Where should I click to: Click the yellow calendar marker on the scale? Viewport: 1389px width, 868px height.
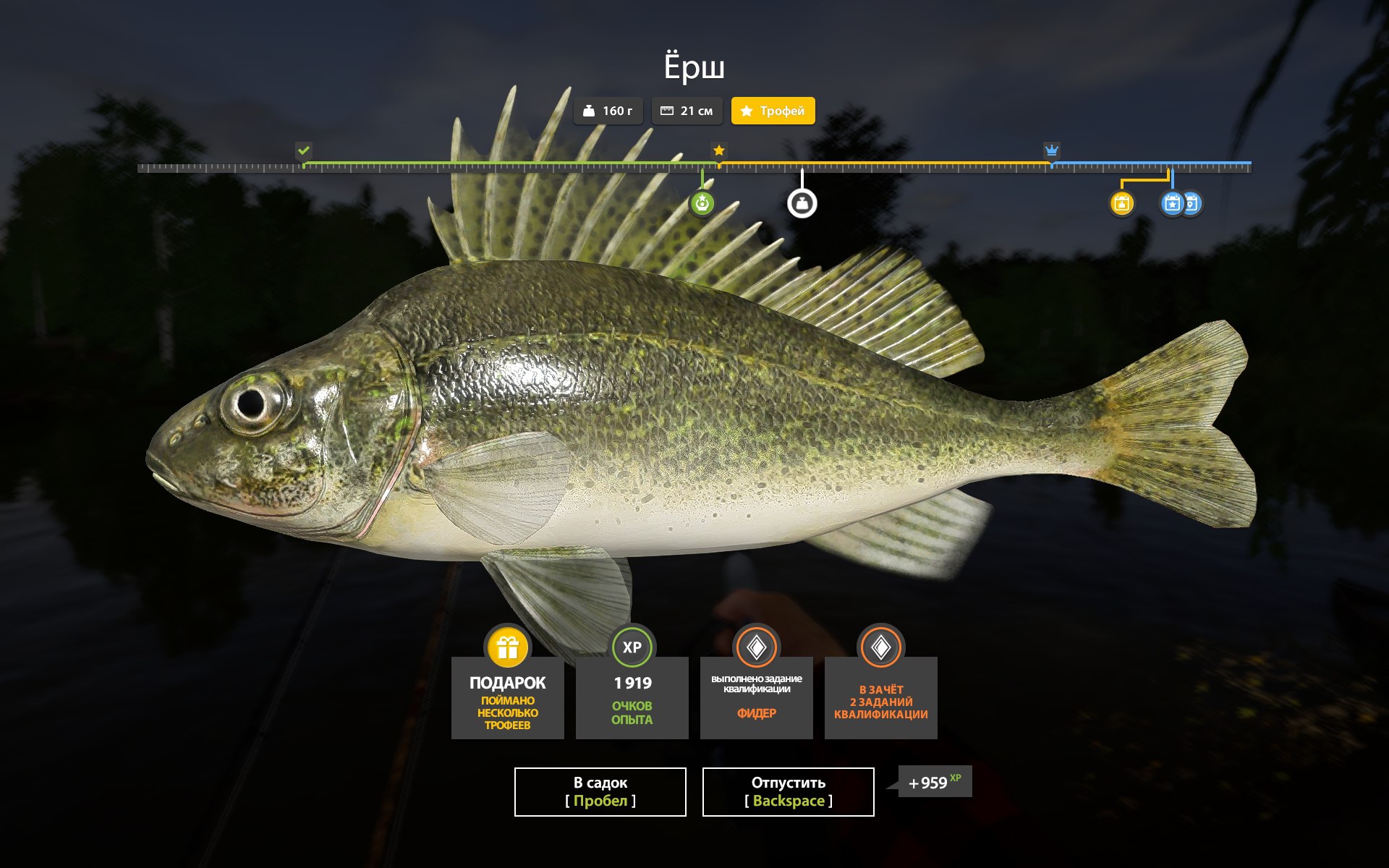[x=1121, y=203]
